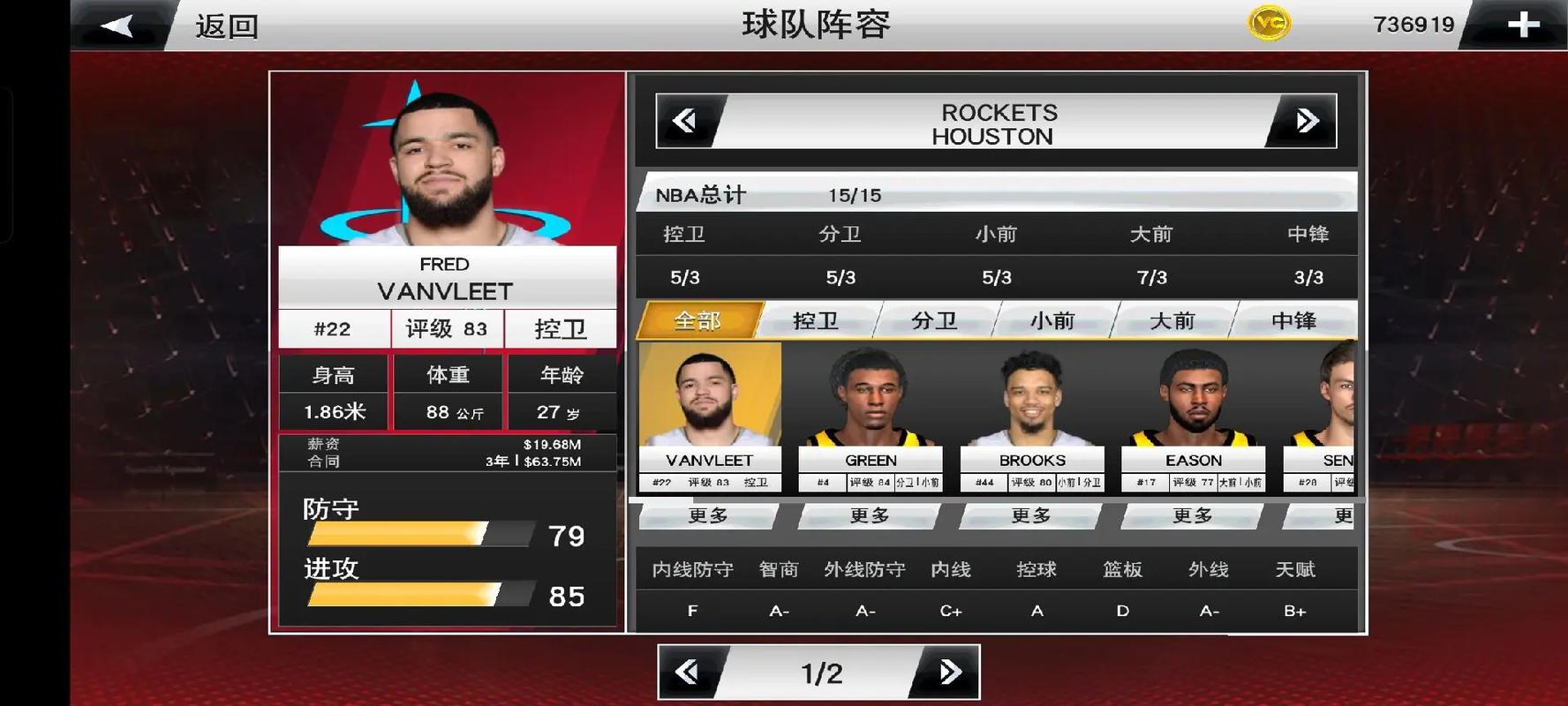Expand 更多 options under GREEN

871,516
